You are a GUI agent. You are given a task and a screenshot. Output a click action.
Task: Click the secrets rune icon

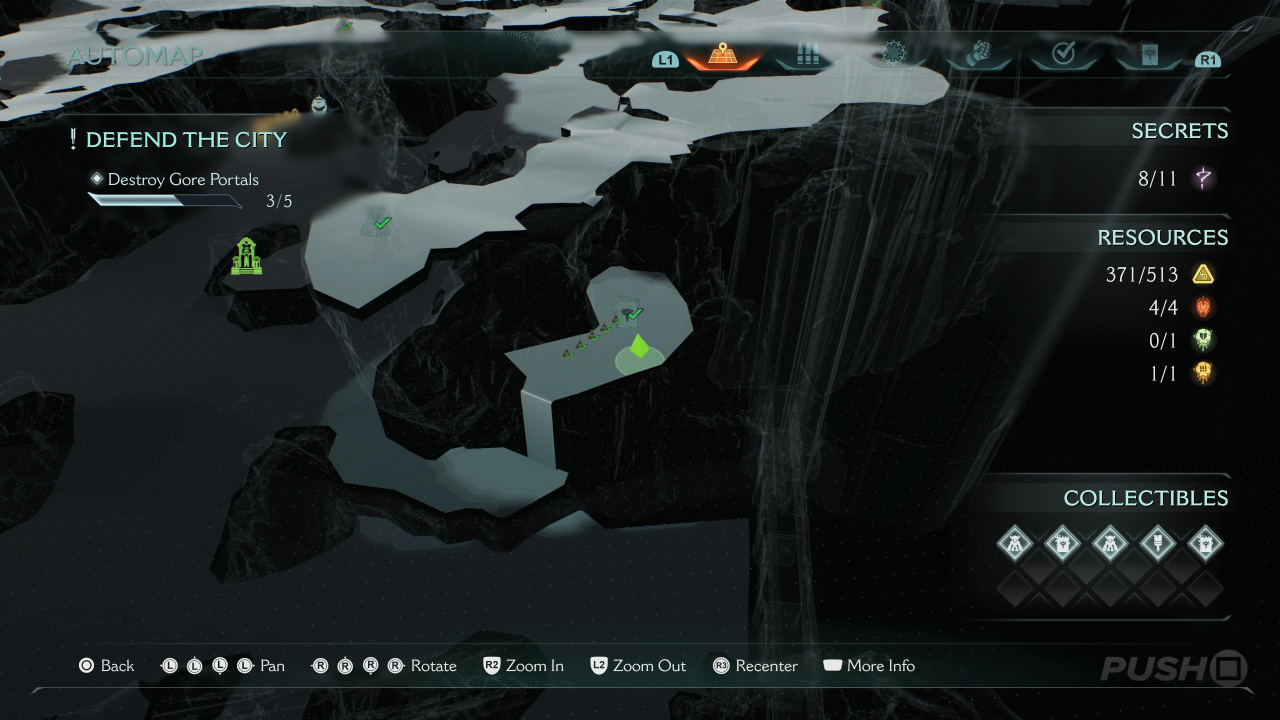click(1203, 180)
